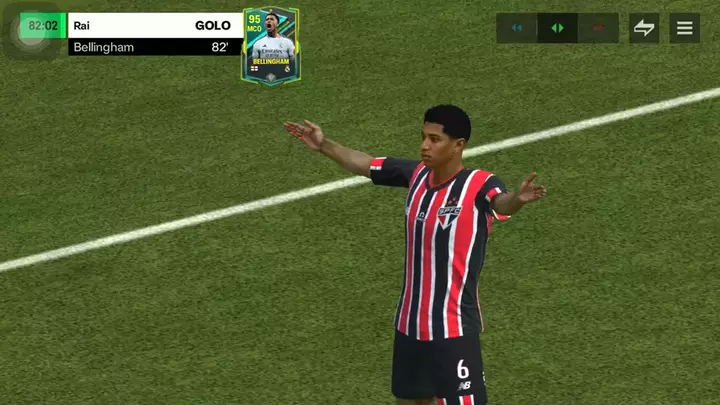Select the blue defensive tactic arrows

tap(517, 28)
